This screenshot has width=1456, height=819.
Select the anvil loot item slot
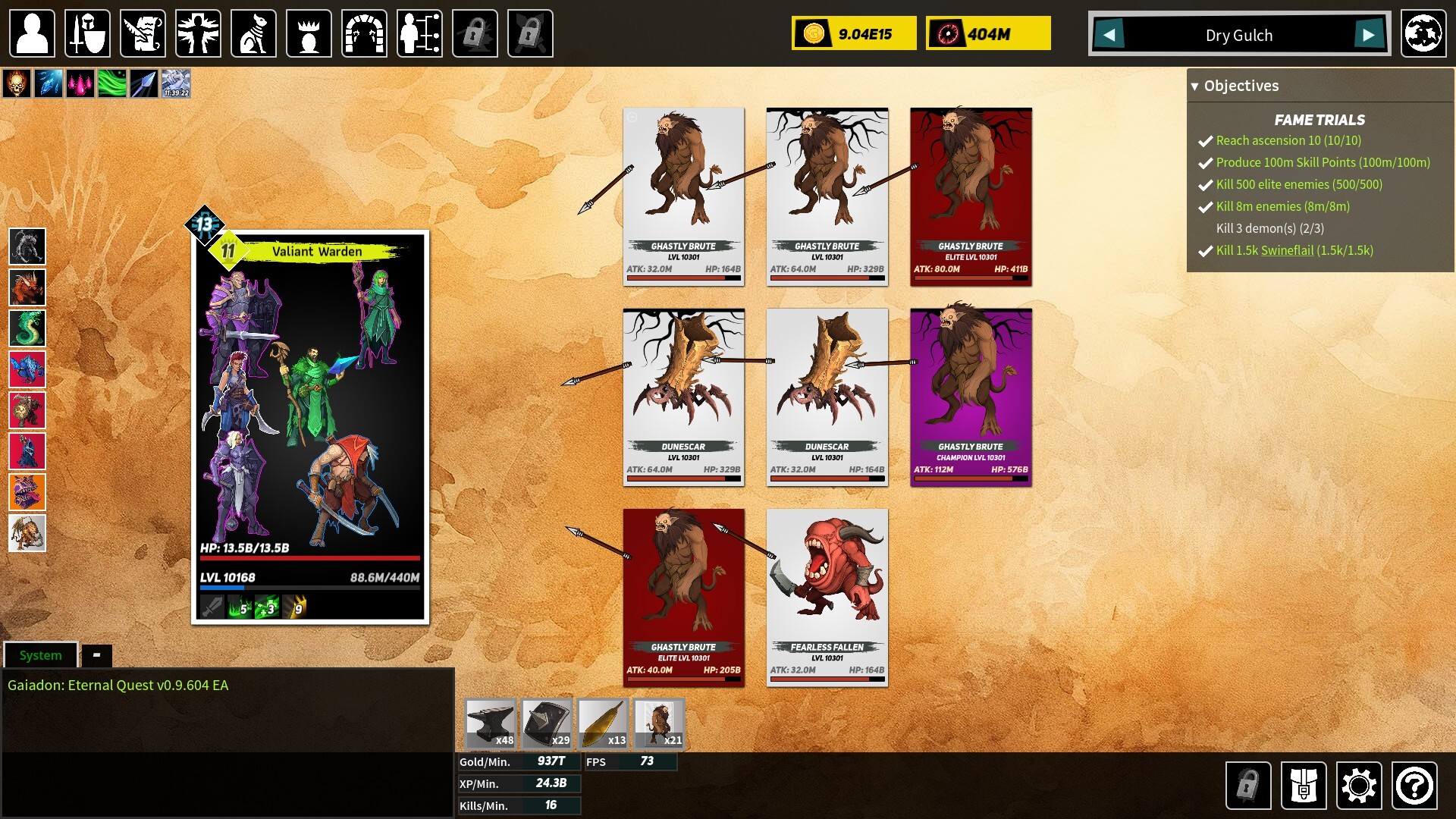click(x=491, y=723)
